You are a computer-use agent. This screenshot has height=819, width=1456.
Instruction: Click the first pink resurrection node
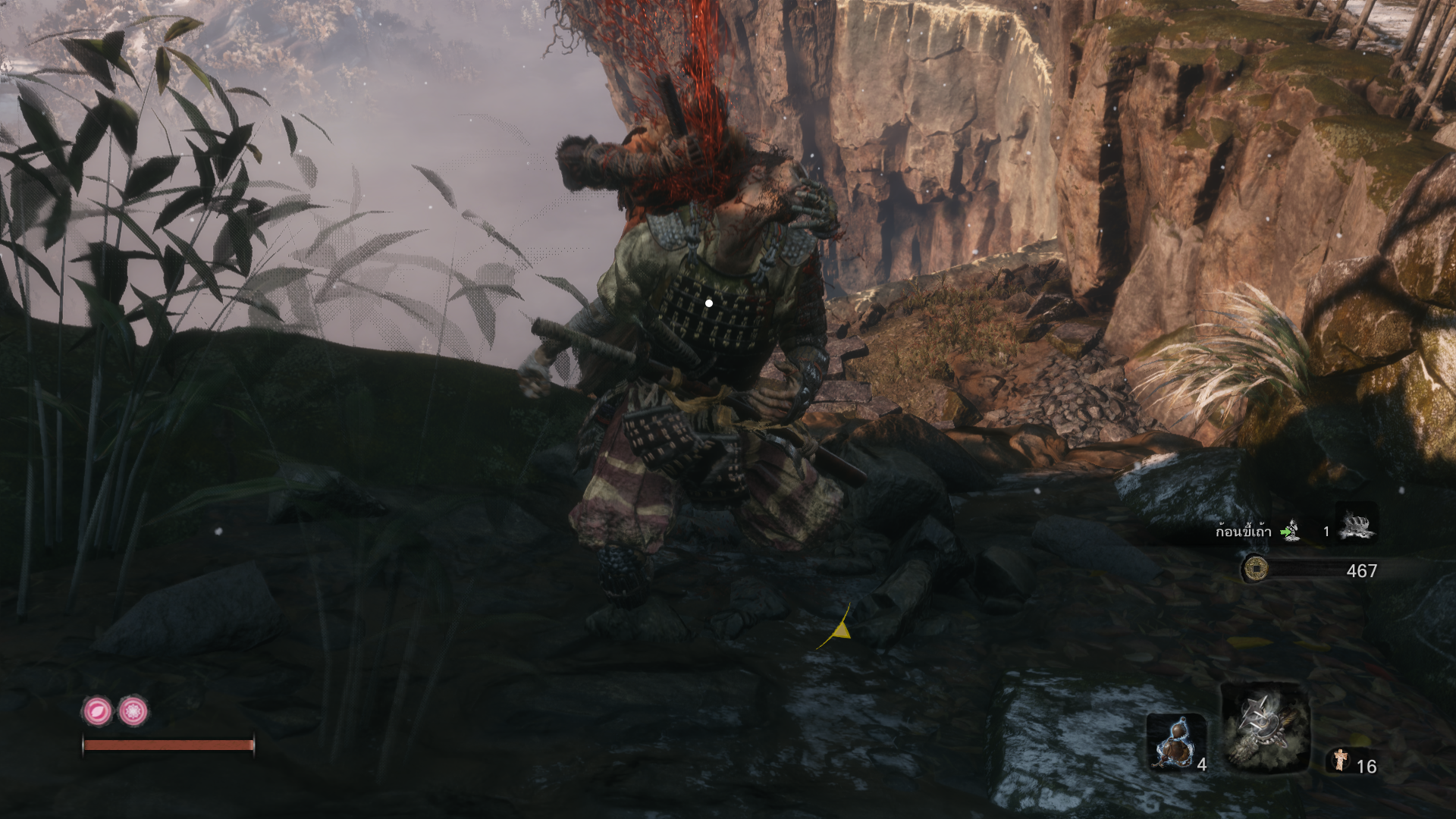point(97,711)
